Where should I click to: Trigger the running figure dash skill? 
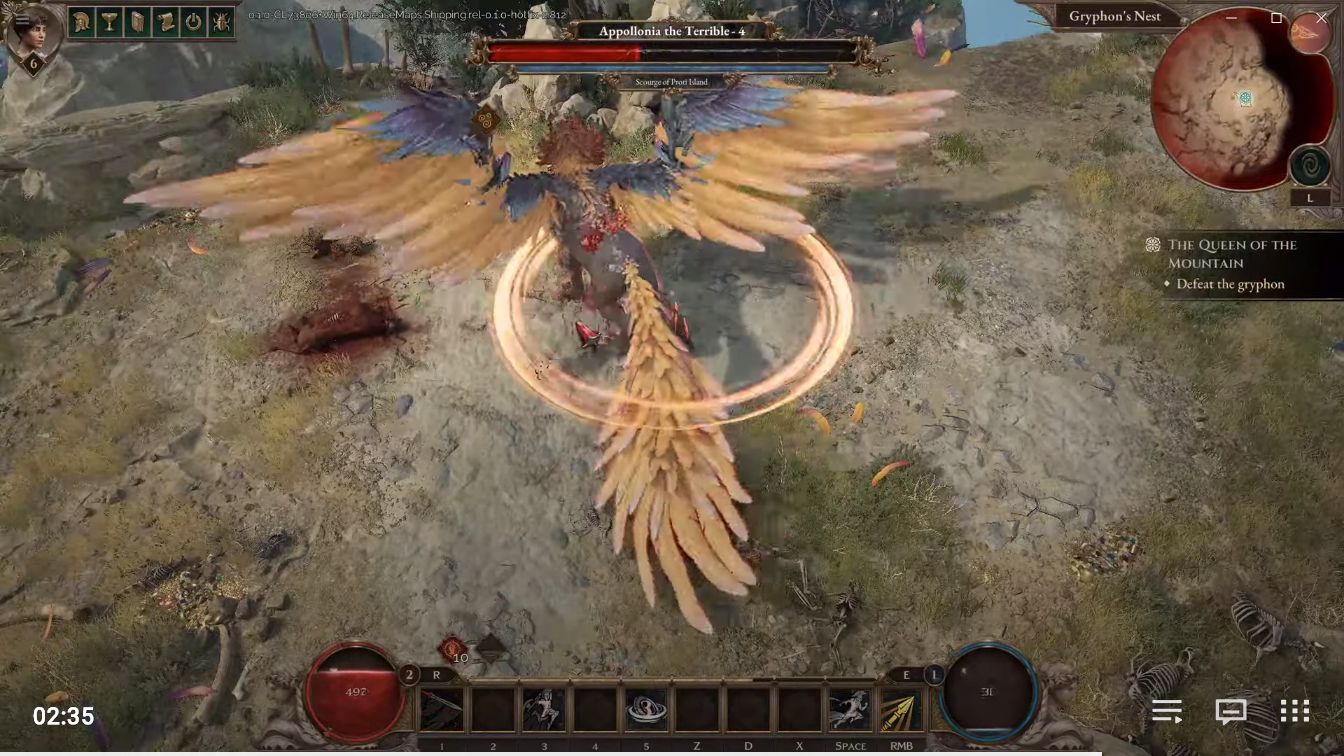tap(850, 710)
